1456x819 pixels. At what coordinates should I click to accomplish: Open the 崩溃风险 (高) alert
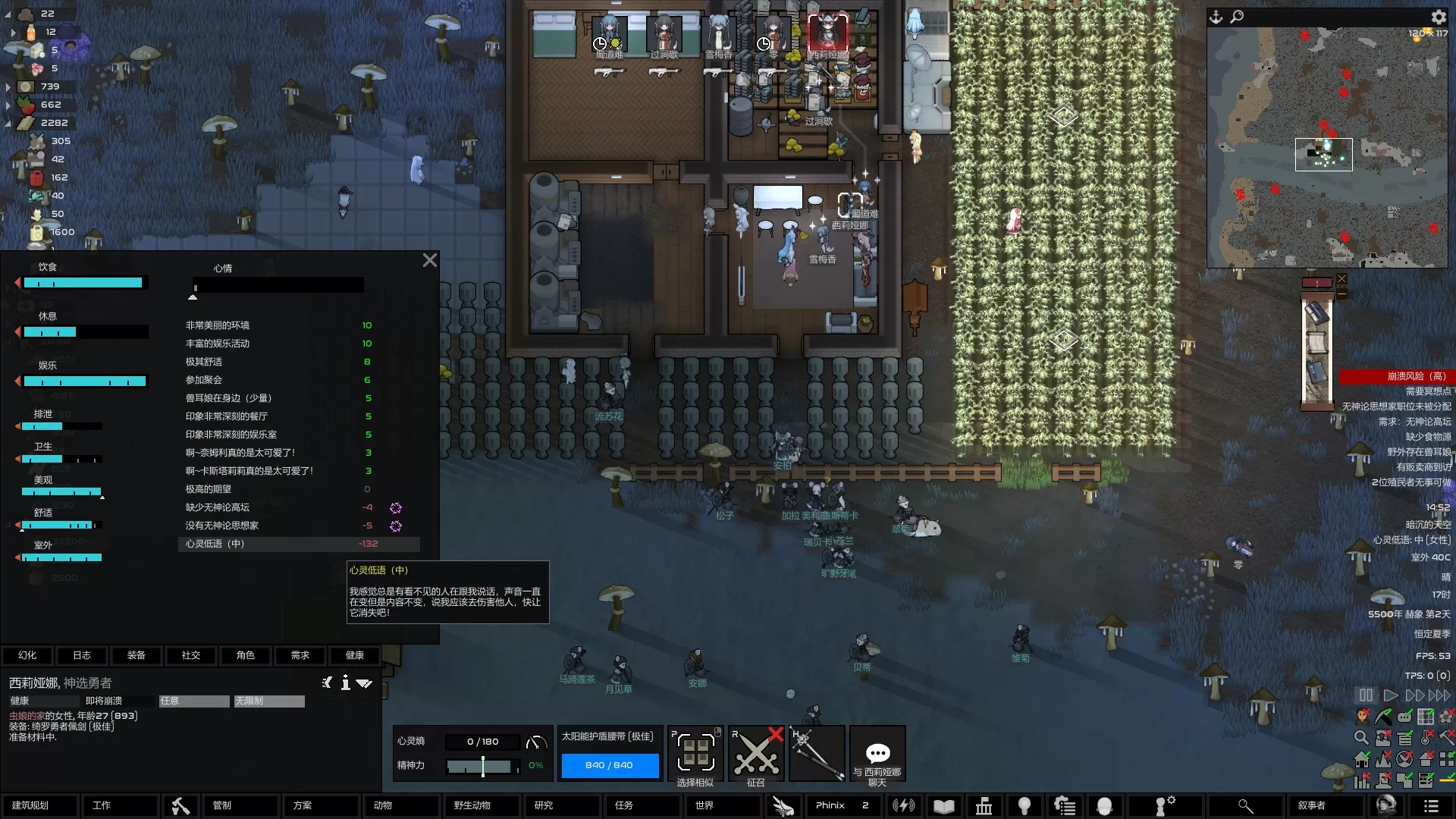point(1394,376)
